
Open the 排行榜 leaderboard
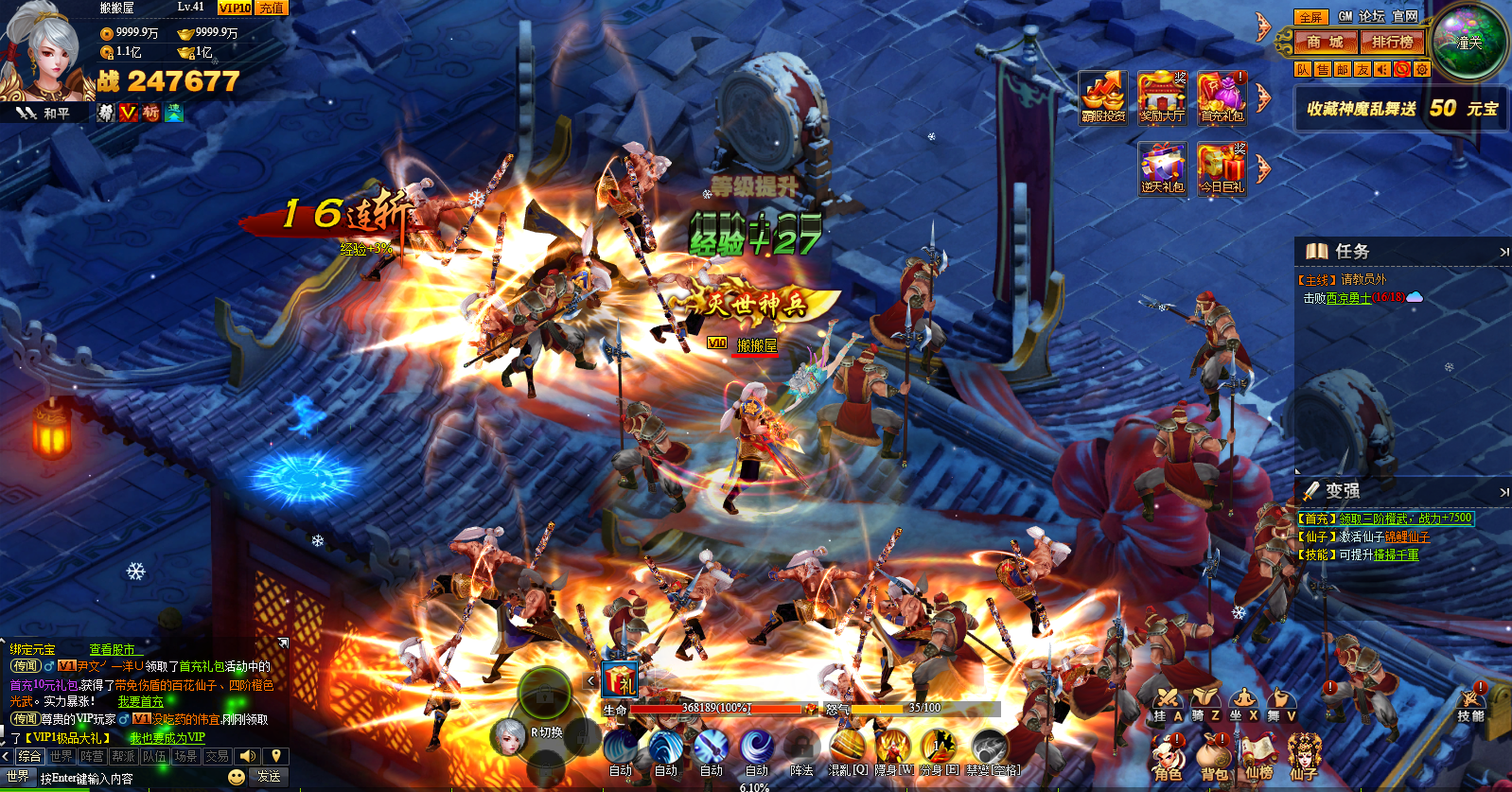[x=1392, y=43]
